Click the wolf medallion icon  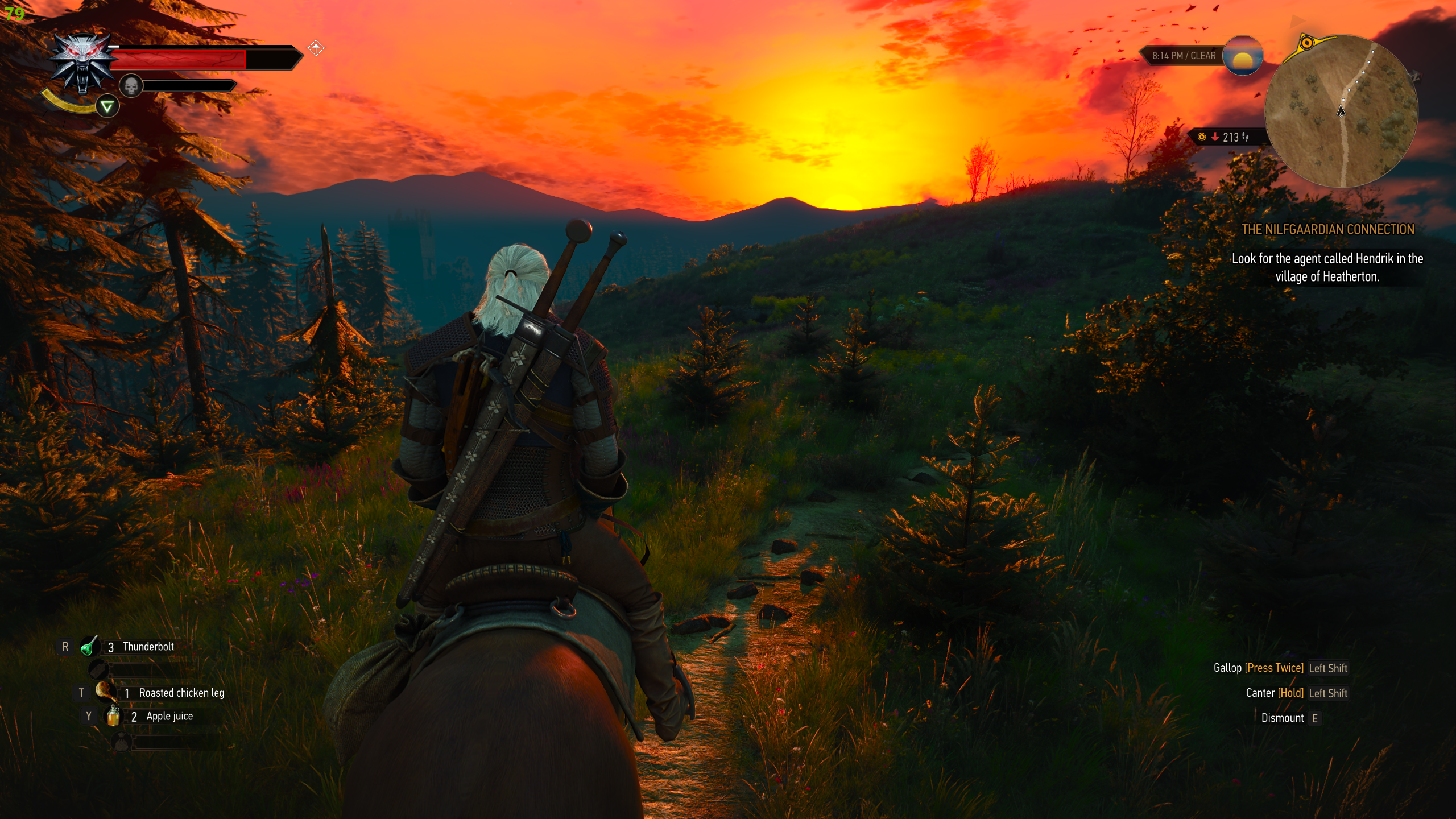click(83, 61)
